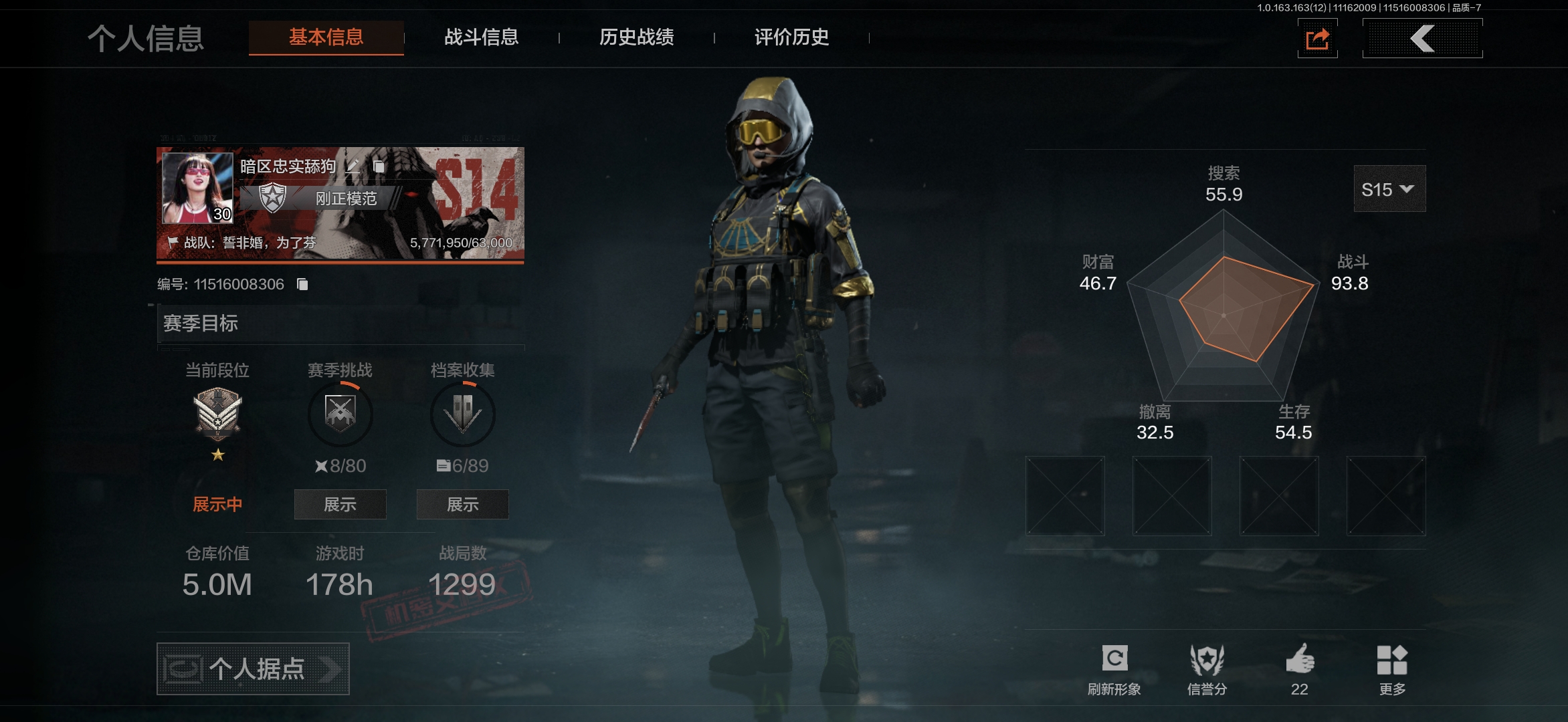Copy the nickname next to the pencil

(x=379, y=166)
